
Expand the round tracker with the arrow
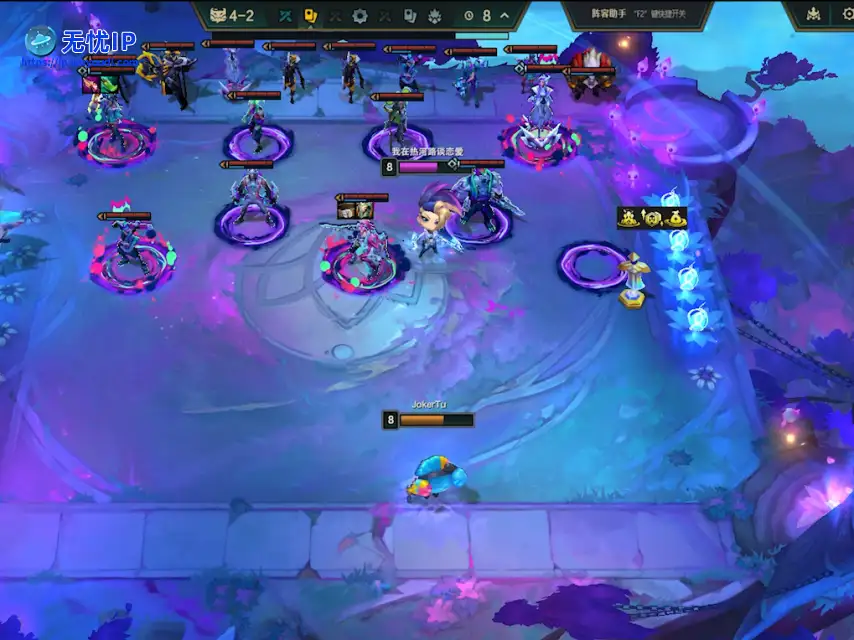pos(504,16)
